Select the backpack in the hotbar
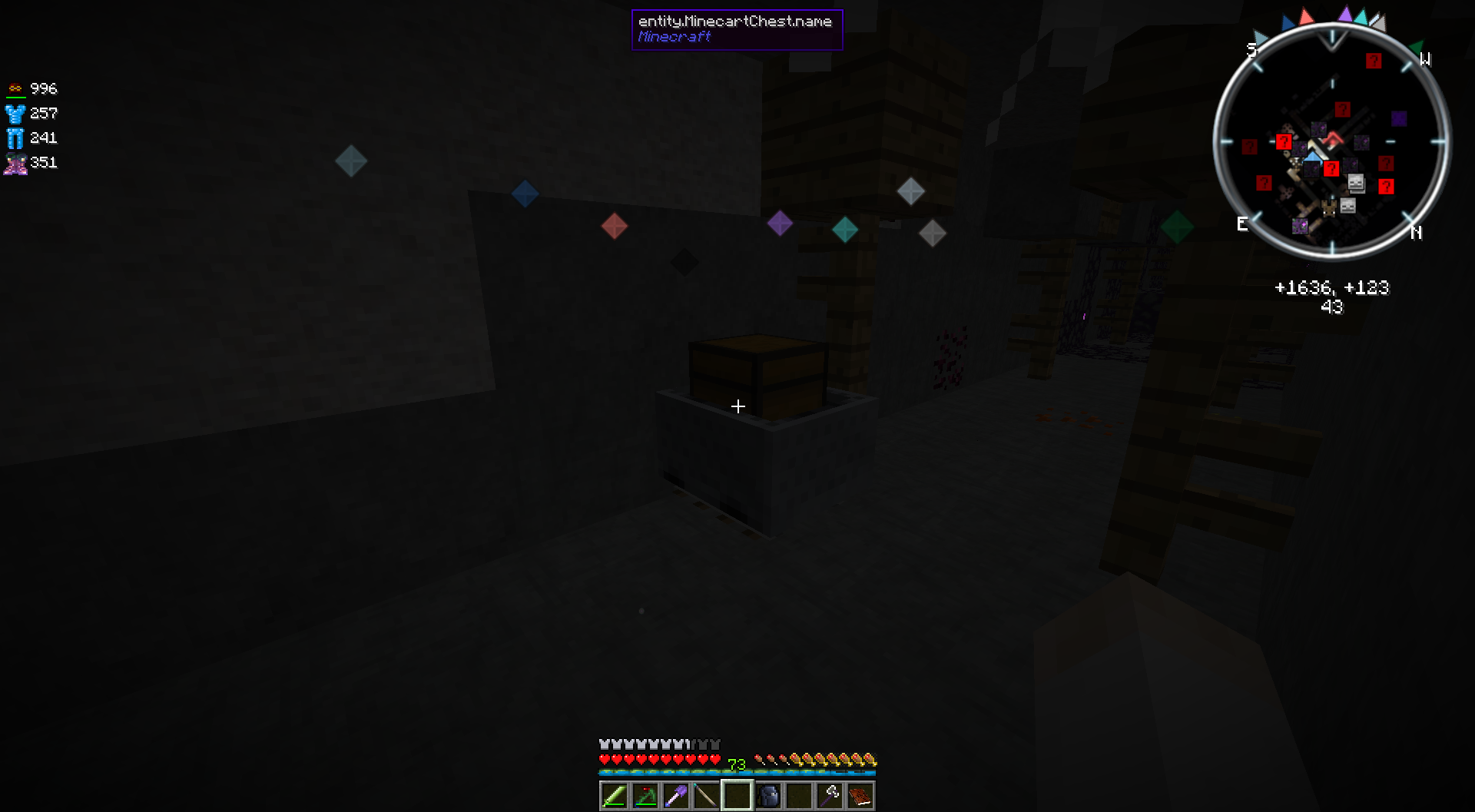The height and width of the screenshot is (812, 1475). tap(769, 796)
